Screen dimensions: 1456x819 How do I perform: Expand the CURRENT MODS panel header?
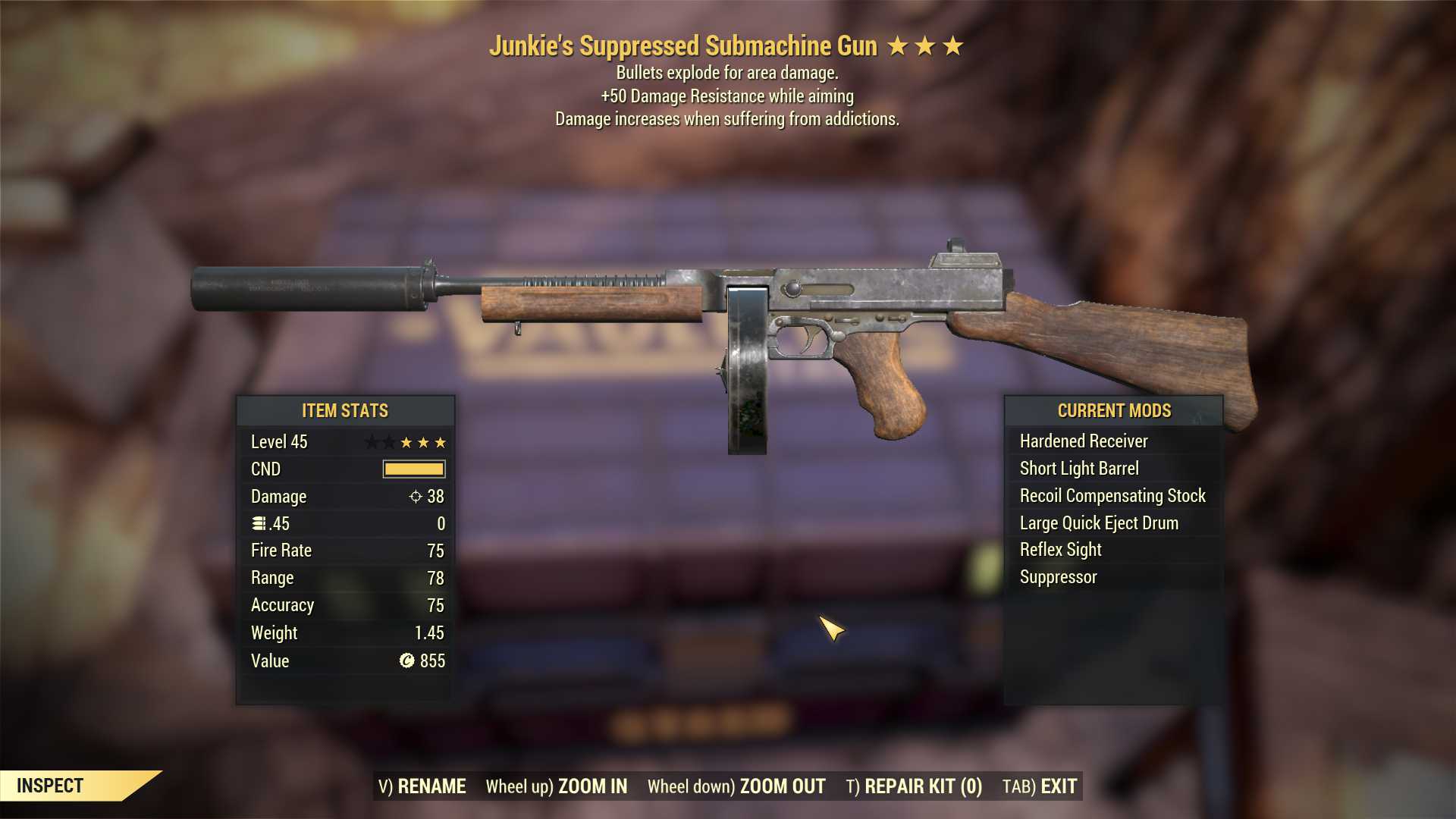[1114, 410]
